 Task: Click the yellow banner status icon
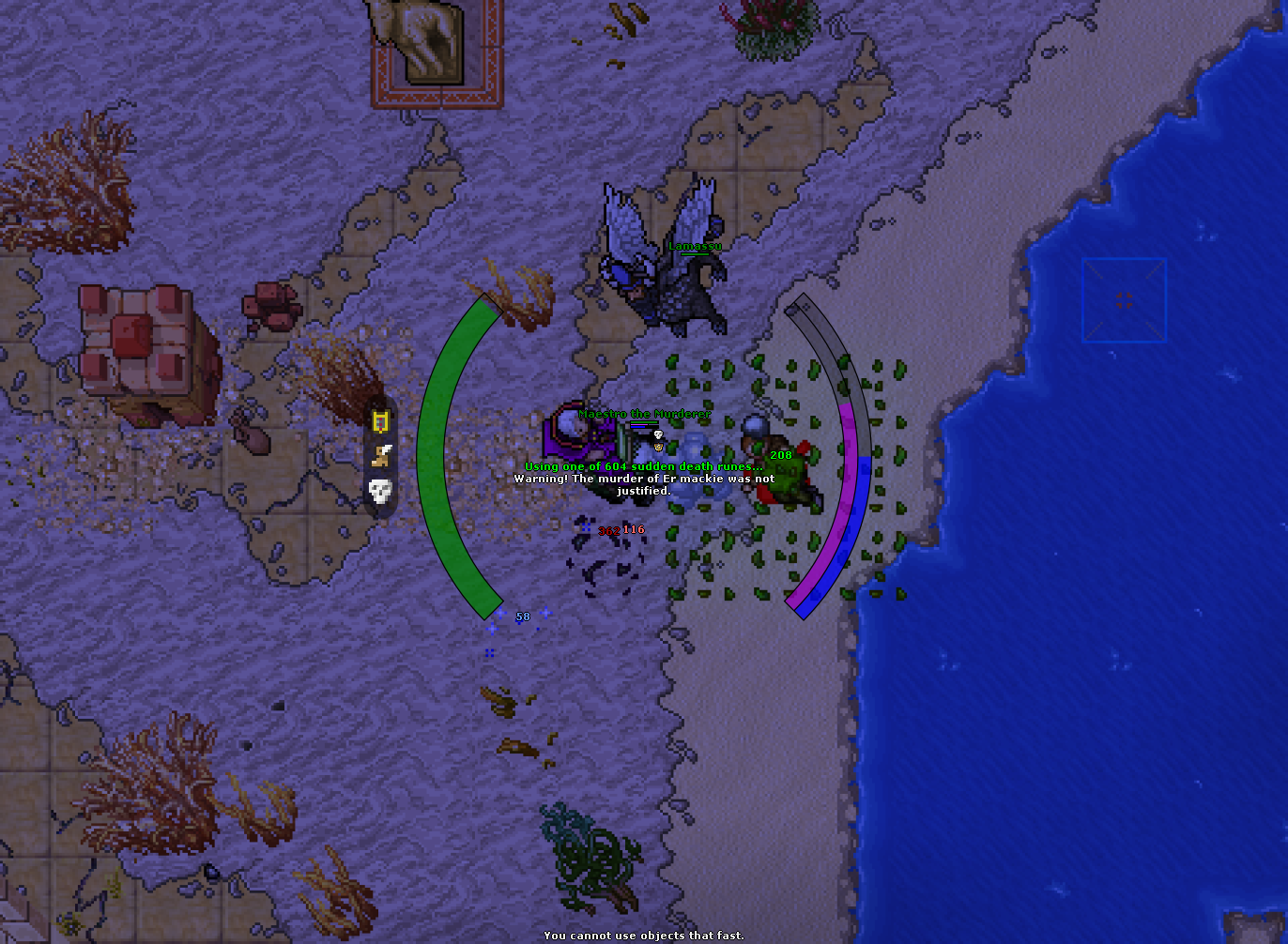(380, 421)
